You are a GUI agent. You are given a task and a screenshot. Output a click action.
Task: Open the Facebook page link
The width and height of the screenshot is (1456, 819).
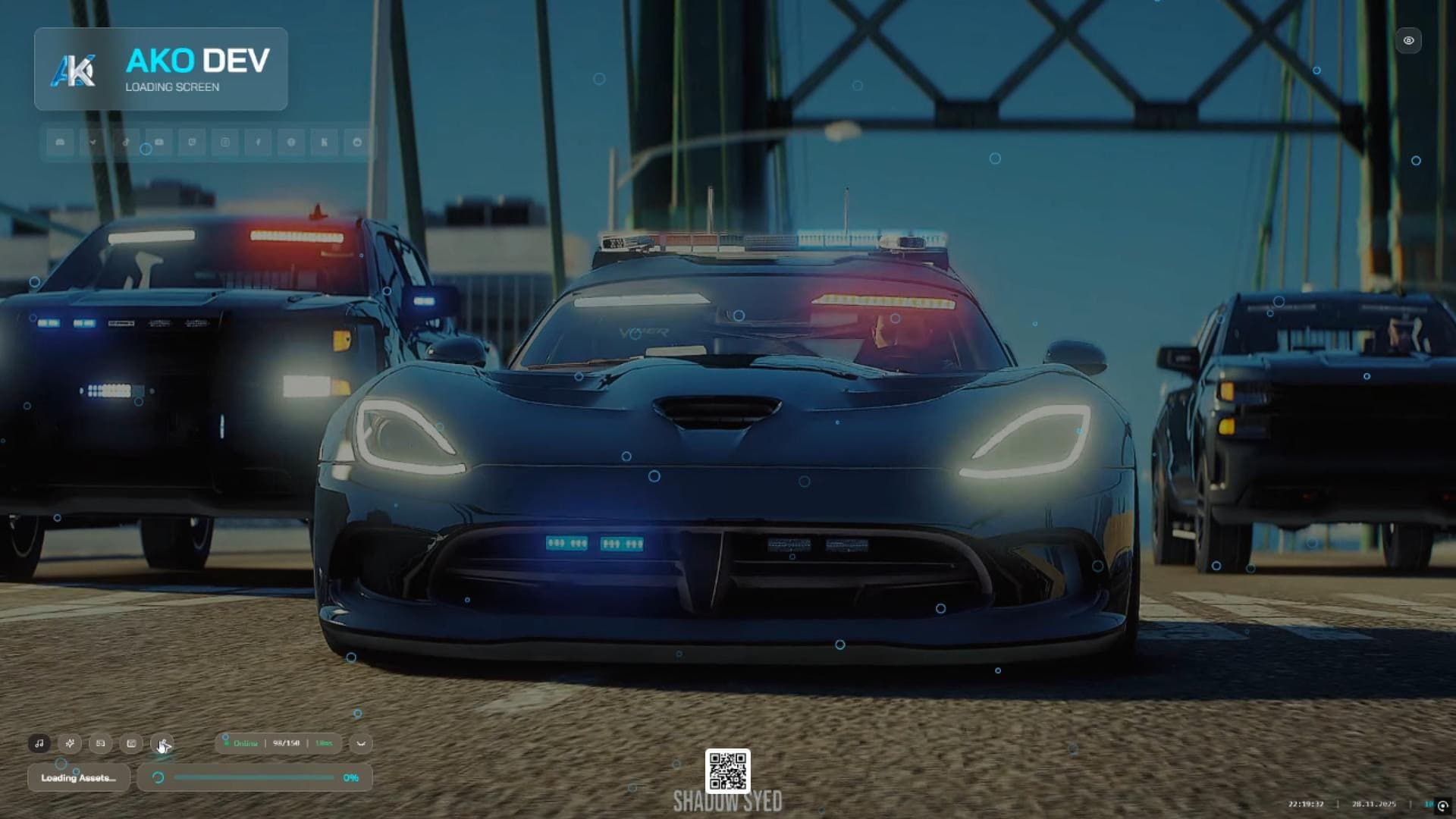258,142
